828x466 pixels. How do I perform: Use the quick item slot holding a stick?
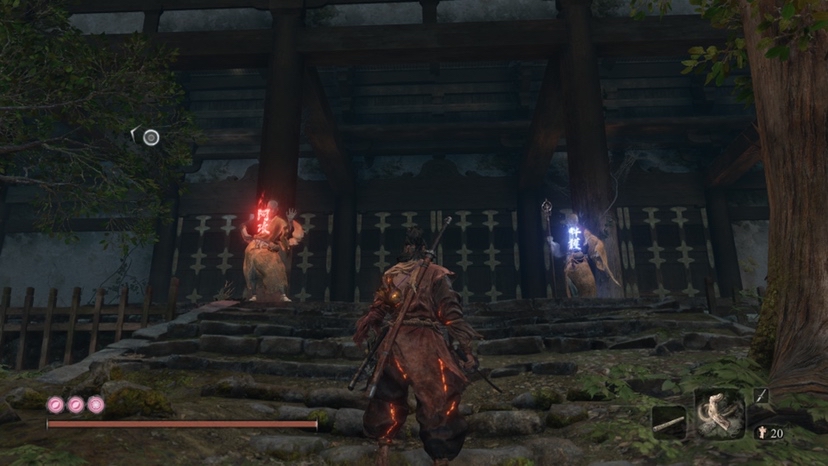click(668, 423)
